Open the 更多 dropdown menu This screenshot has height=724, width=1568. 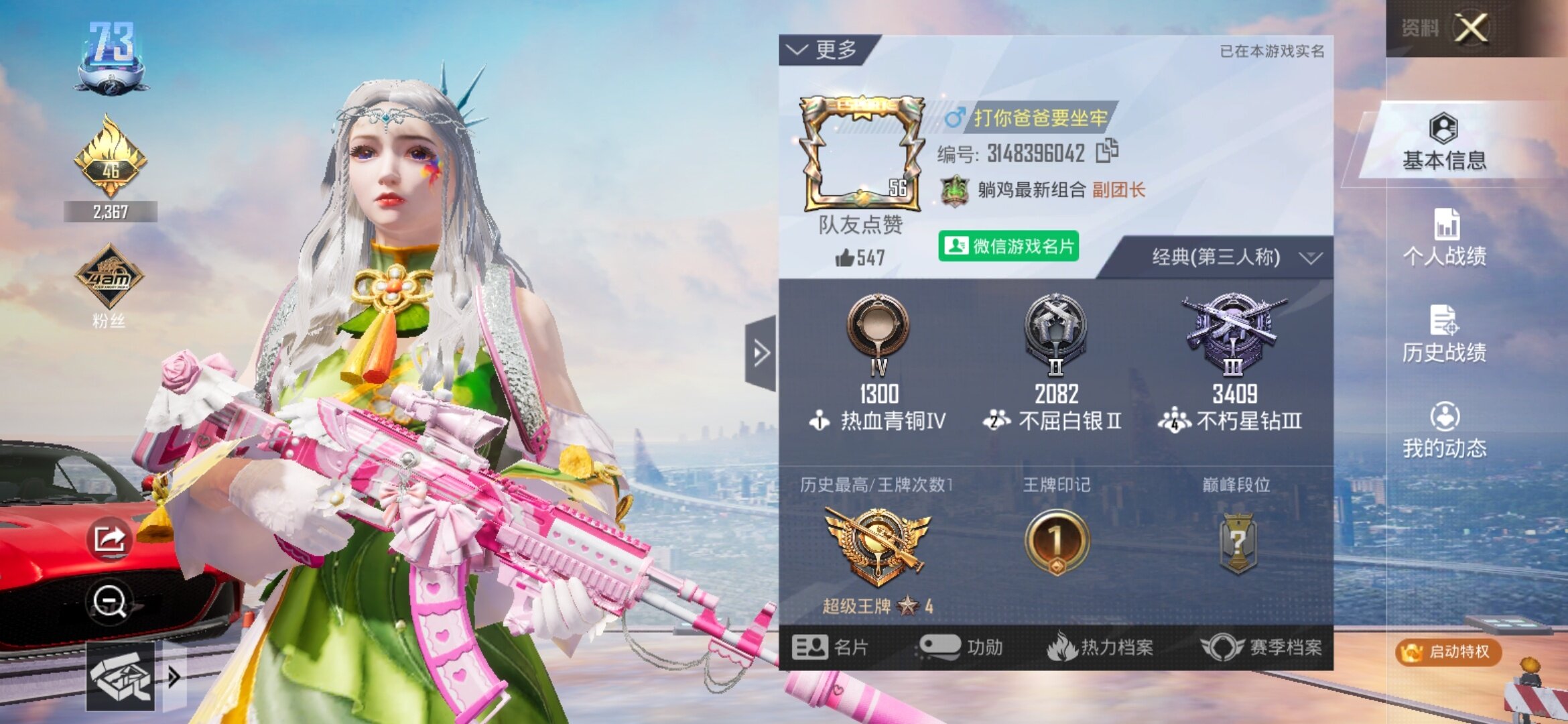coord(823,50)
